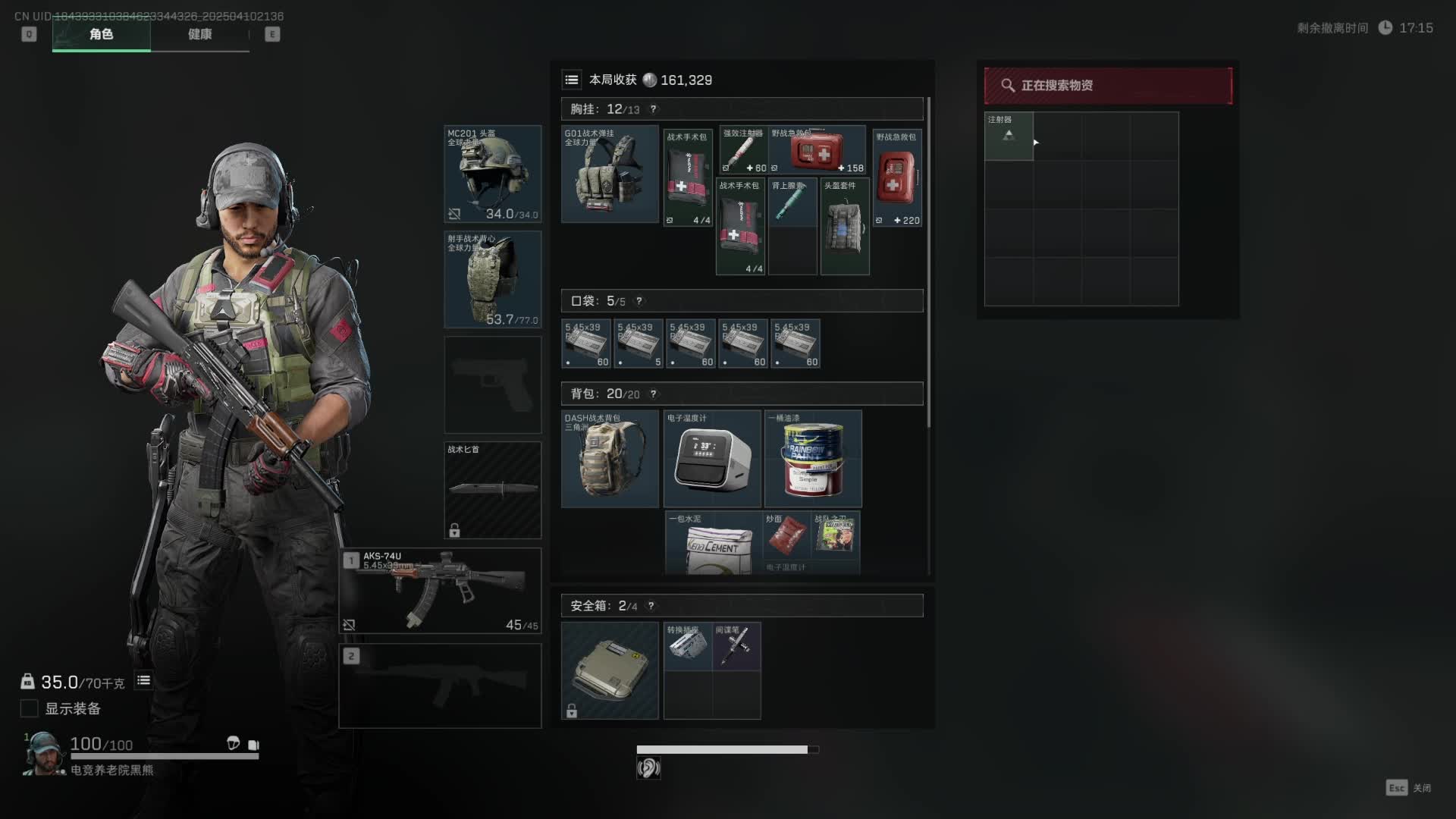Viewport: 1456px width, 819px height.
Task: Select the 一桶油漆 paint bucket item
Action: pos(813,459)
